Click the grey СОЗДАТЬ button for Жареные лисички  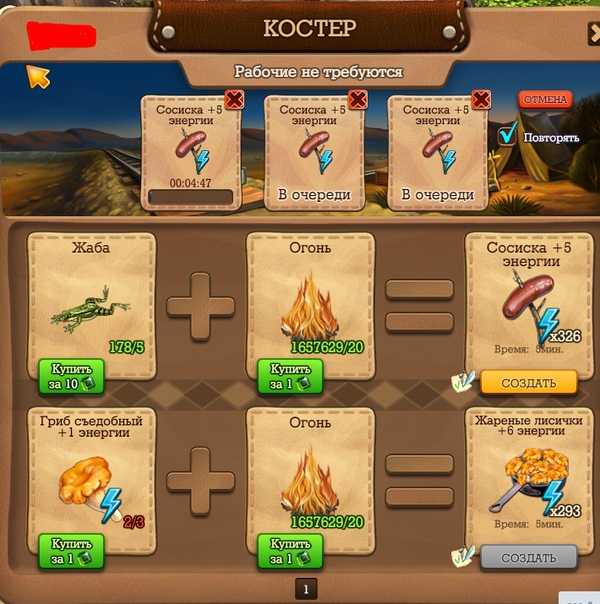pyautogui.click(x=529, y=556)
